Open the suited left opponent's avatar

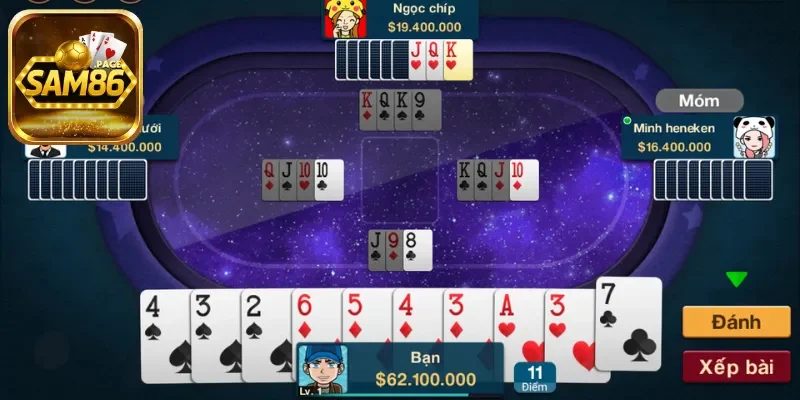(45, 148)
